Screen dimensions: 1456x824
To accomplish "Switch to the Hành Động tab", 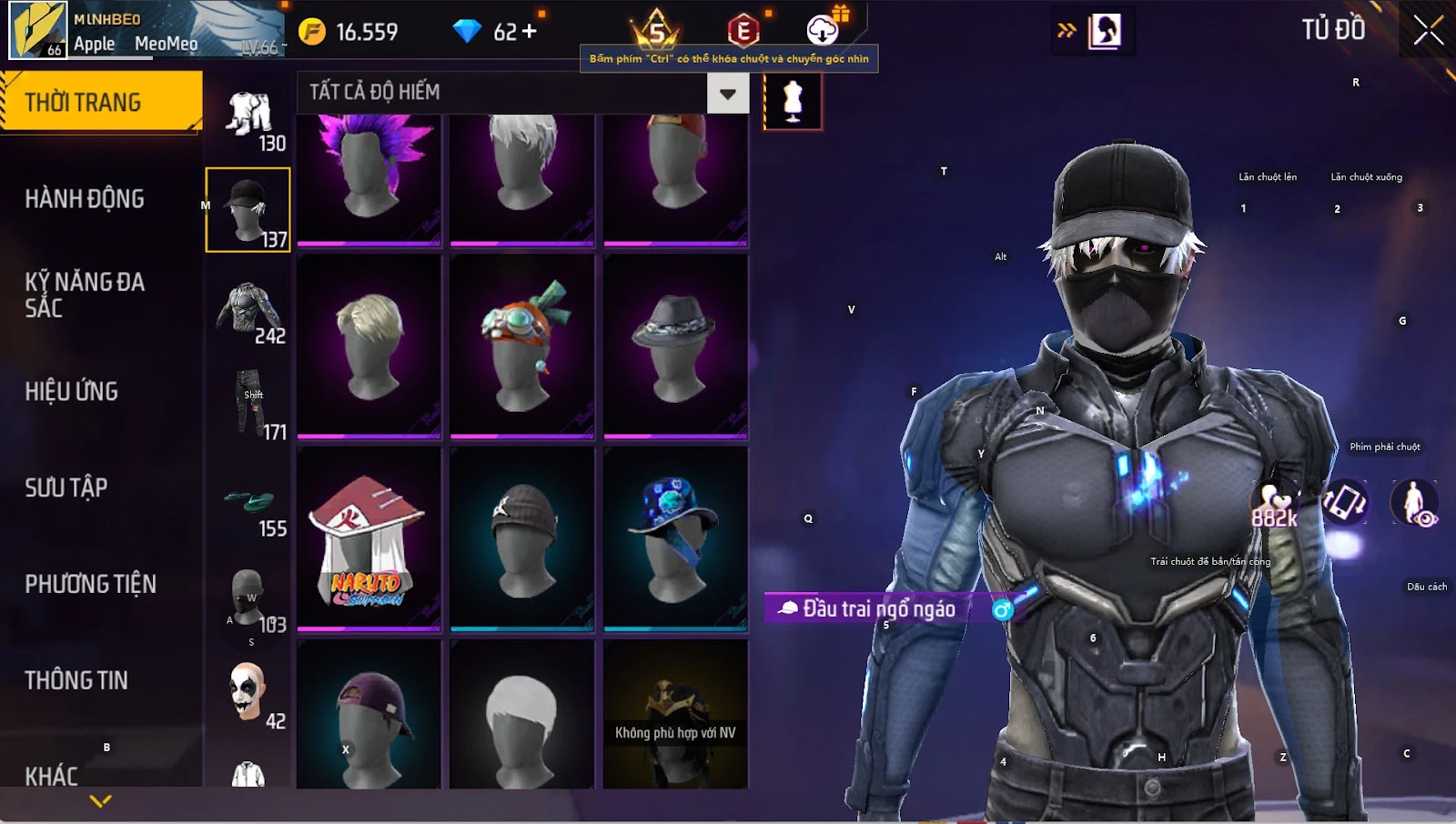I will coord(85,198).
